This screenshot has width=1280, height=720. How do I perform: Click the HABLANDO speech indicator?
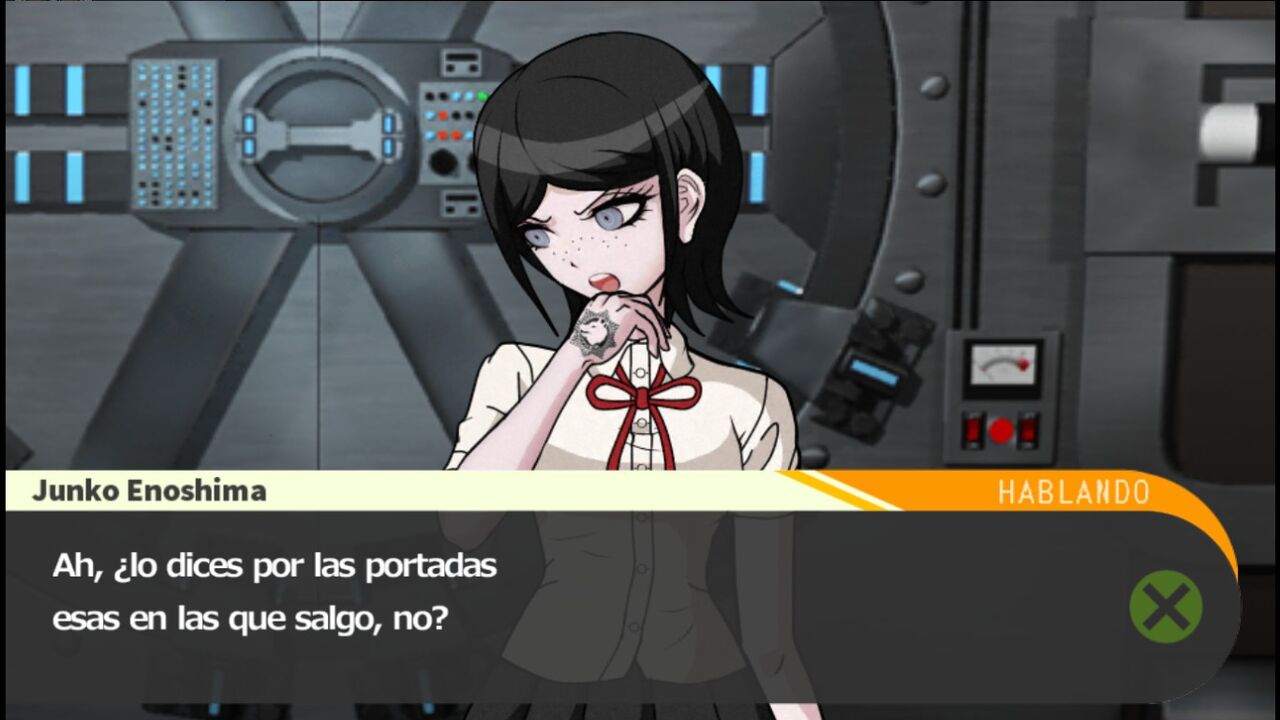pos(1075,489)
